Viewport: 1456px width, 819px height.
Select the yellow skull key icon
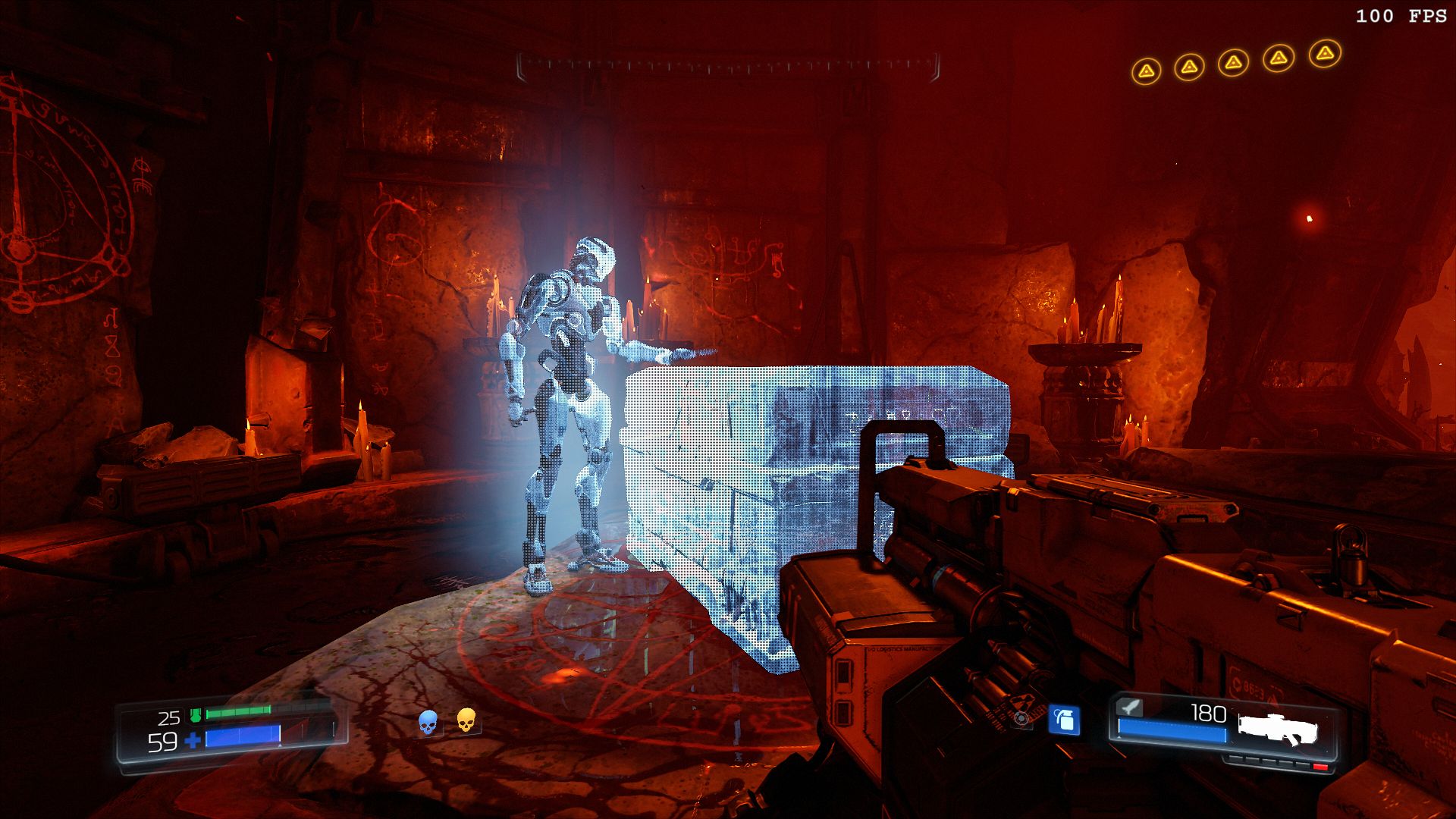pos(466,720)
